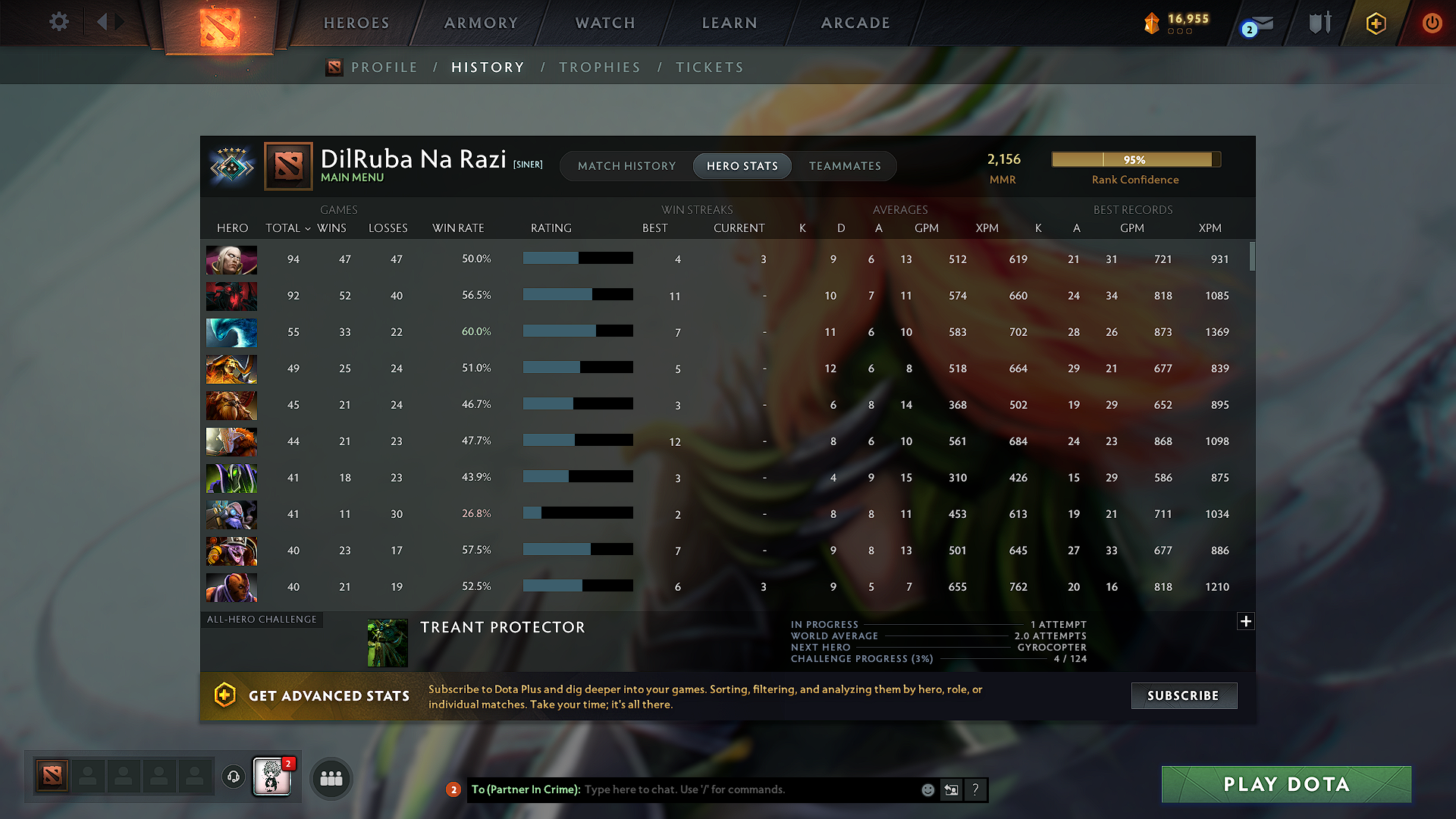Open the settings gear icon

[x=58, y=22]
